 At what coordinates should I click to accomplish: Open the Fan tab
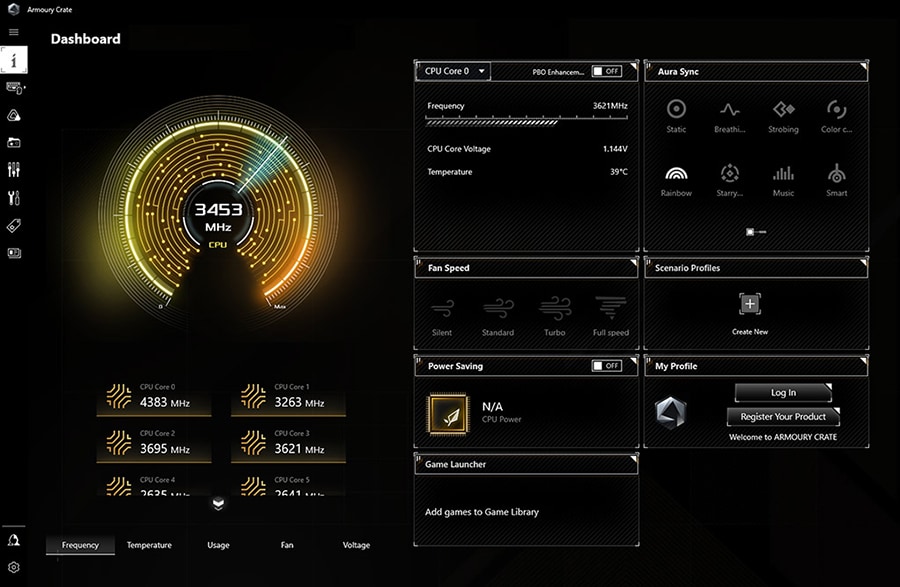pyautogui.click(x=287, y=545)
